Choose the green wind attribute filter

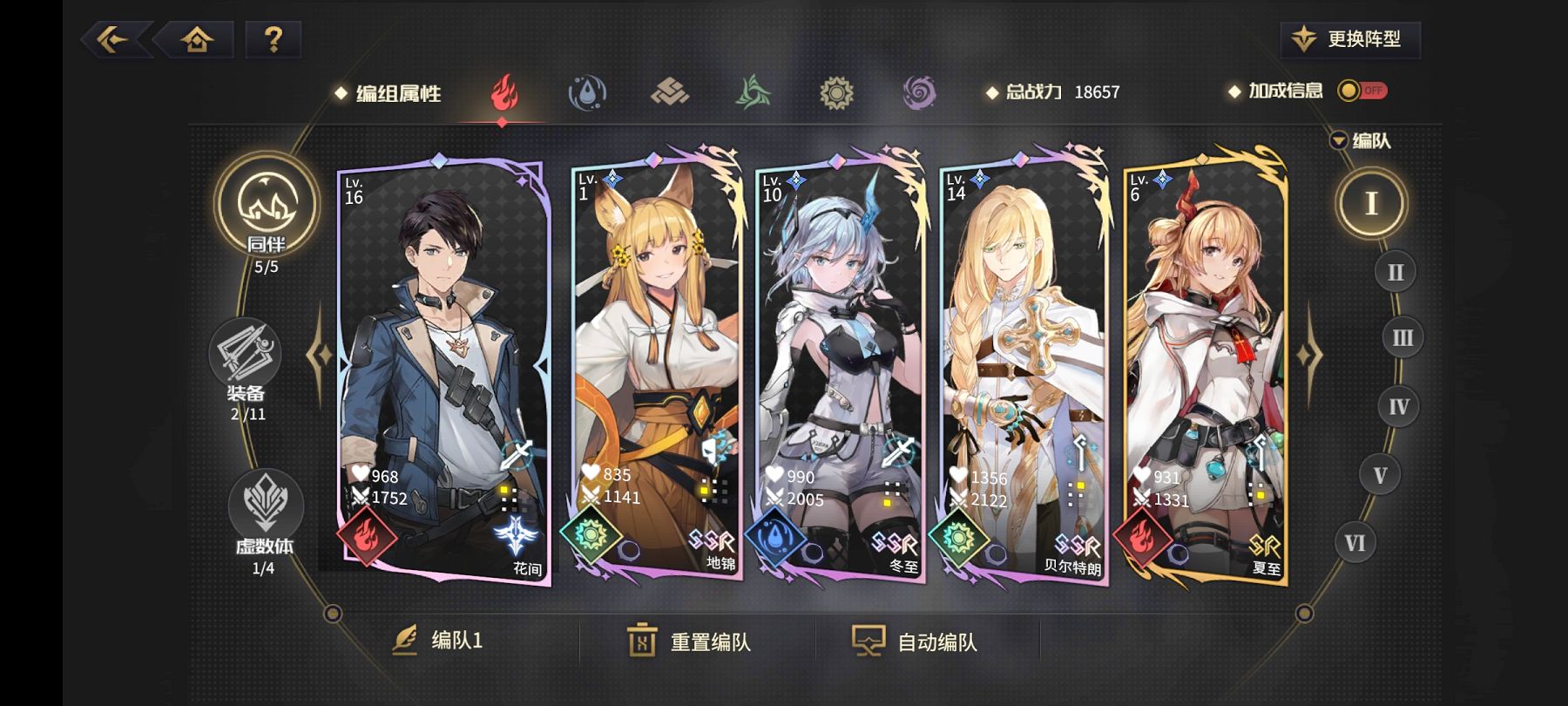tap(753, 92)
